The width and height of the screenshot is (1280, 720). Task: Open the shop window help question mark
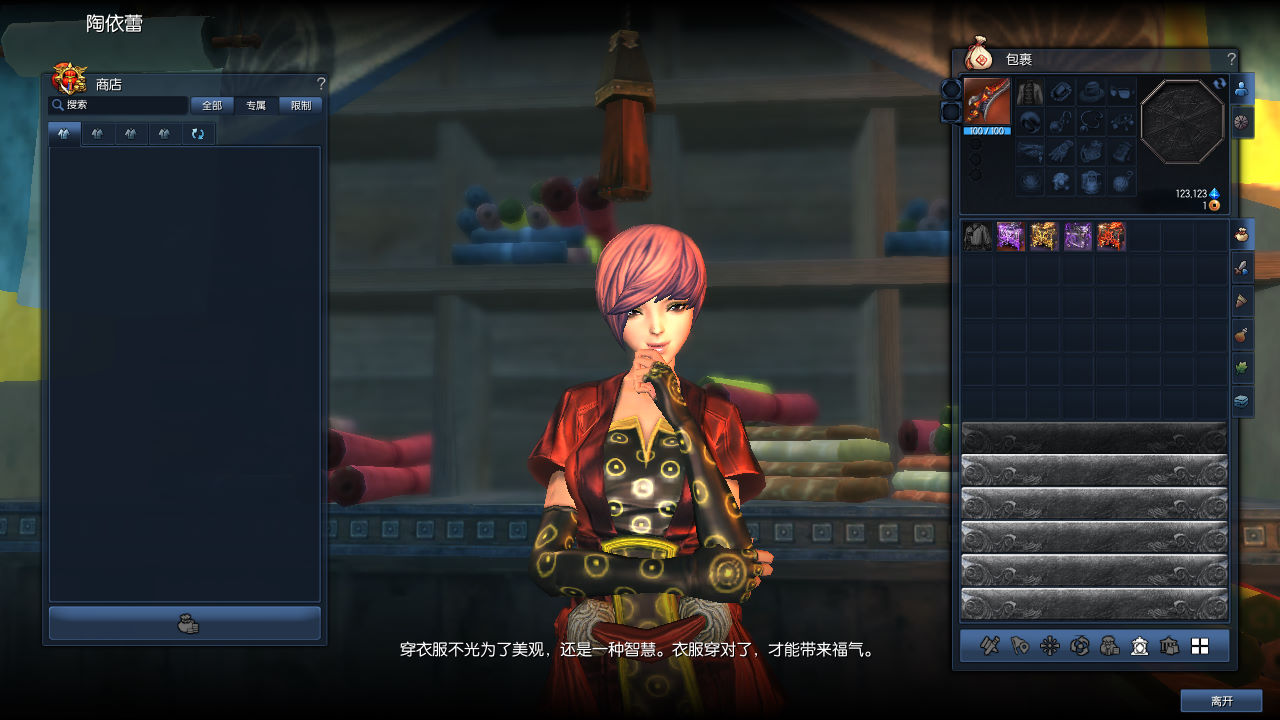coord(321,84)
